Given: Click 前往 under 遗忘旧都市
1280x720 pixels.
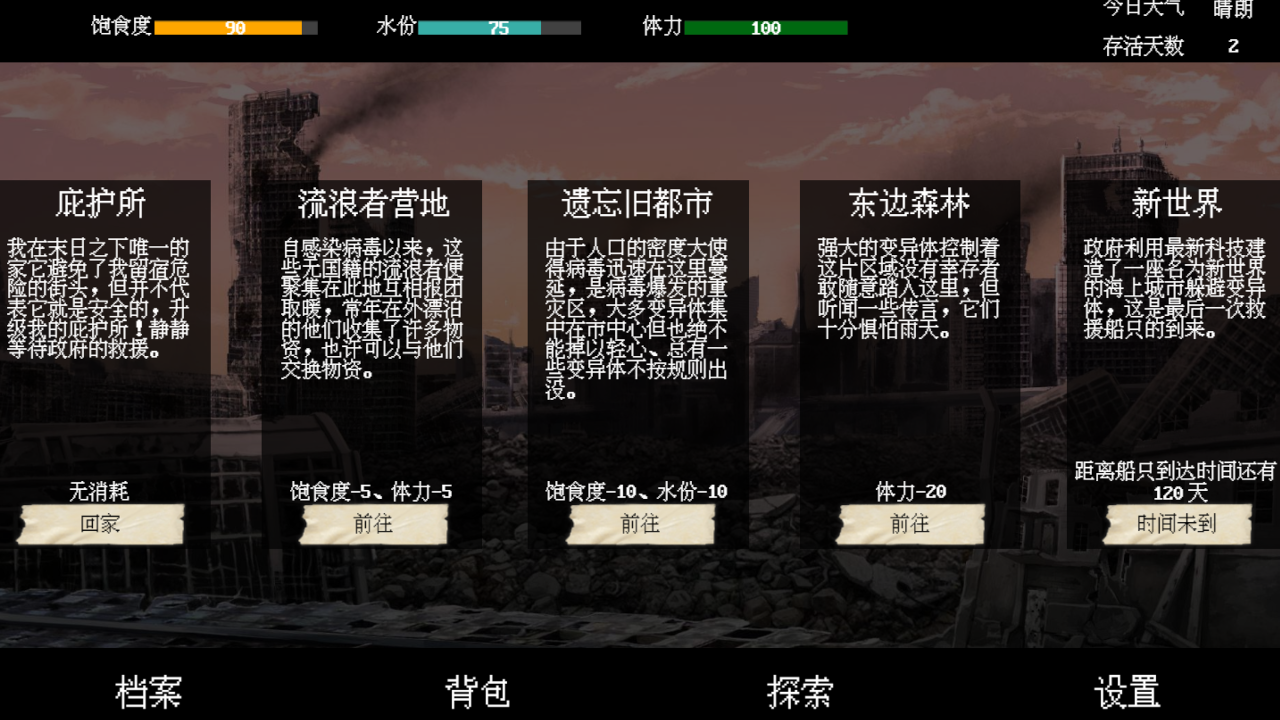Looking at the screenshot, I should [x=640, y=524].
